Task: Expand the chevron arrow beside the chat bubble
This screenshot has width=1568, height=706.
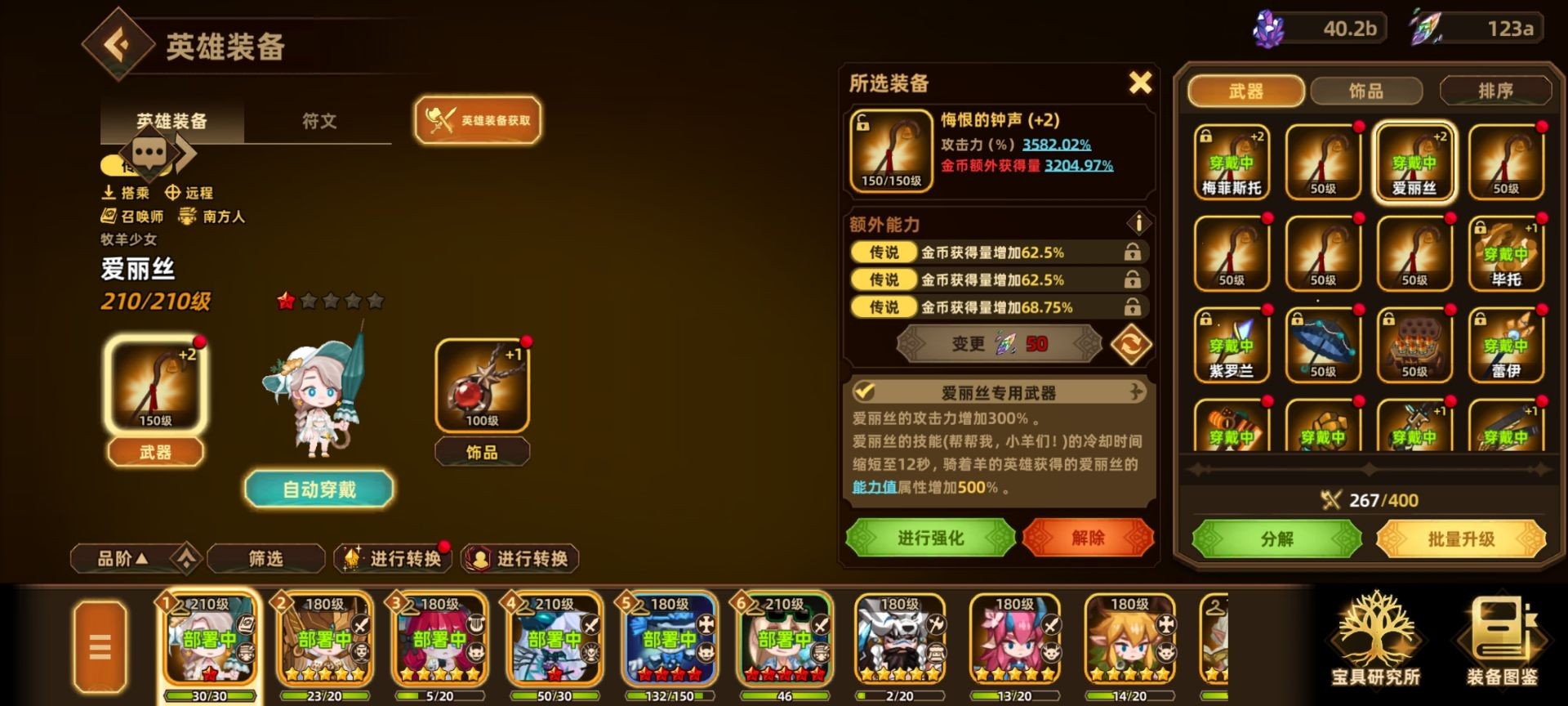Action: 186,152
